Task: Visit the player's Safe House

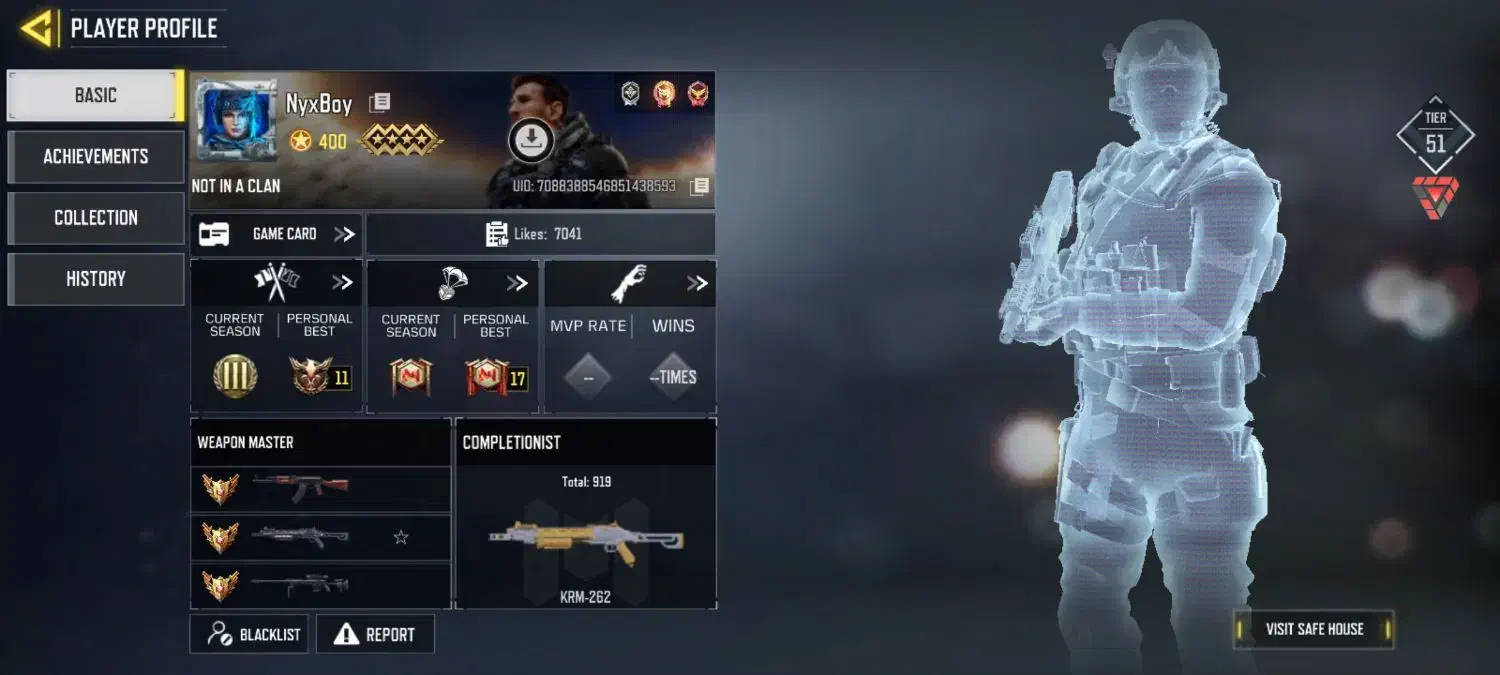Action: tap(1313, 629)
